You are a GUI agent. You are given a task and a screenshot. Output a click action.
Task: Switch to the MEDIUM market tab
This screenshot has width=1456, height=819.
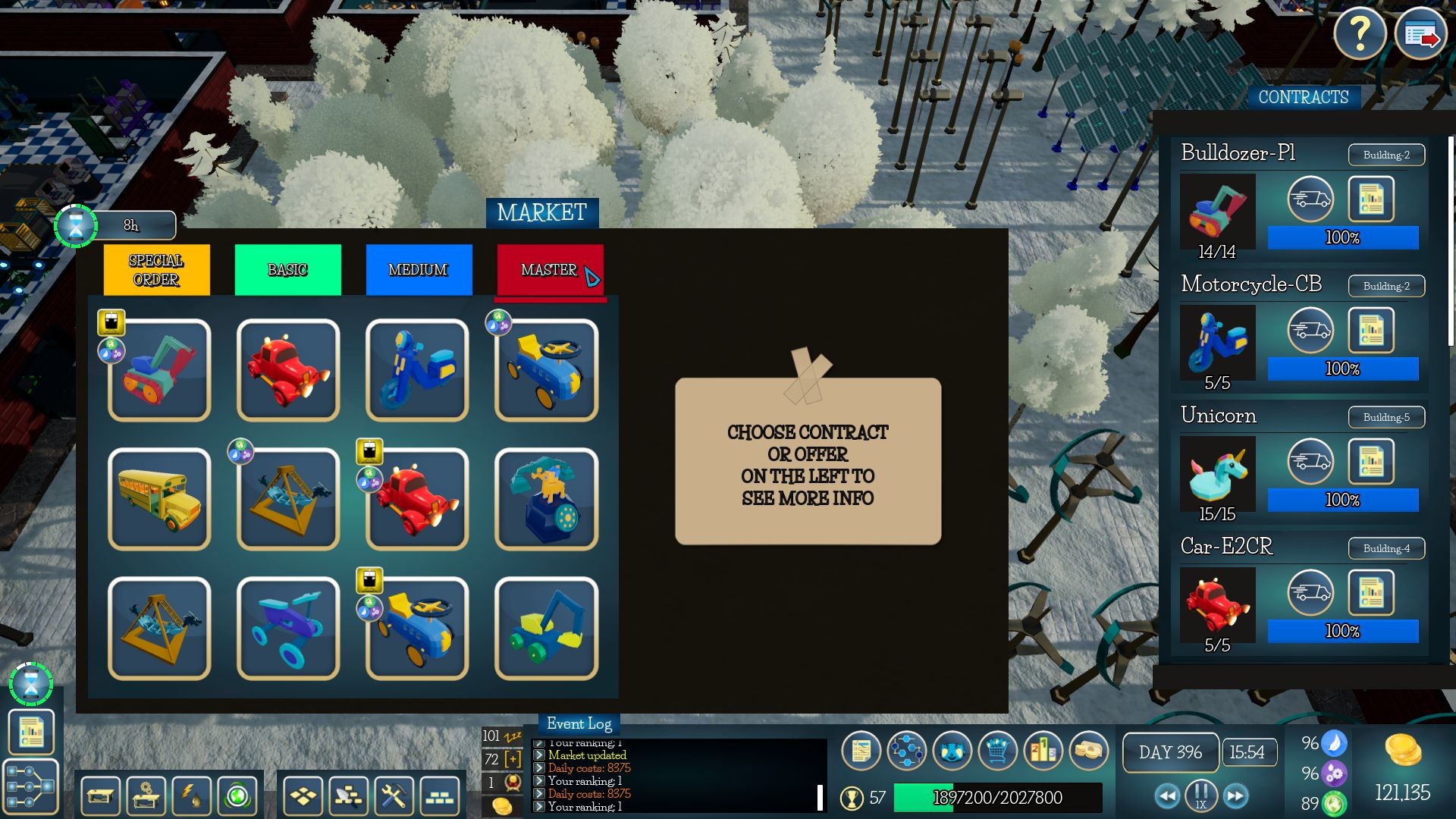[419, 269]
